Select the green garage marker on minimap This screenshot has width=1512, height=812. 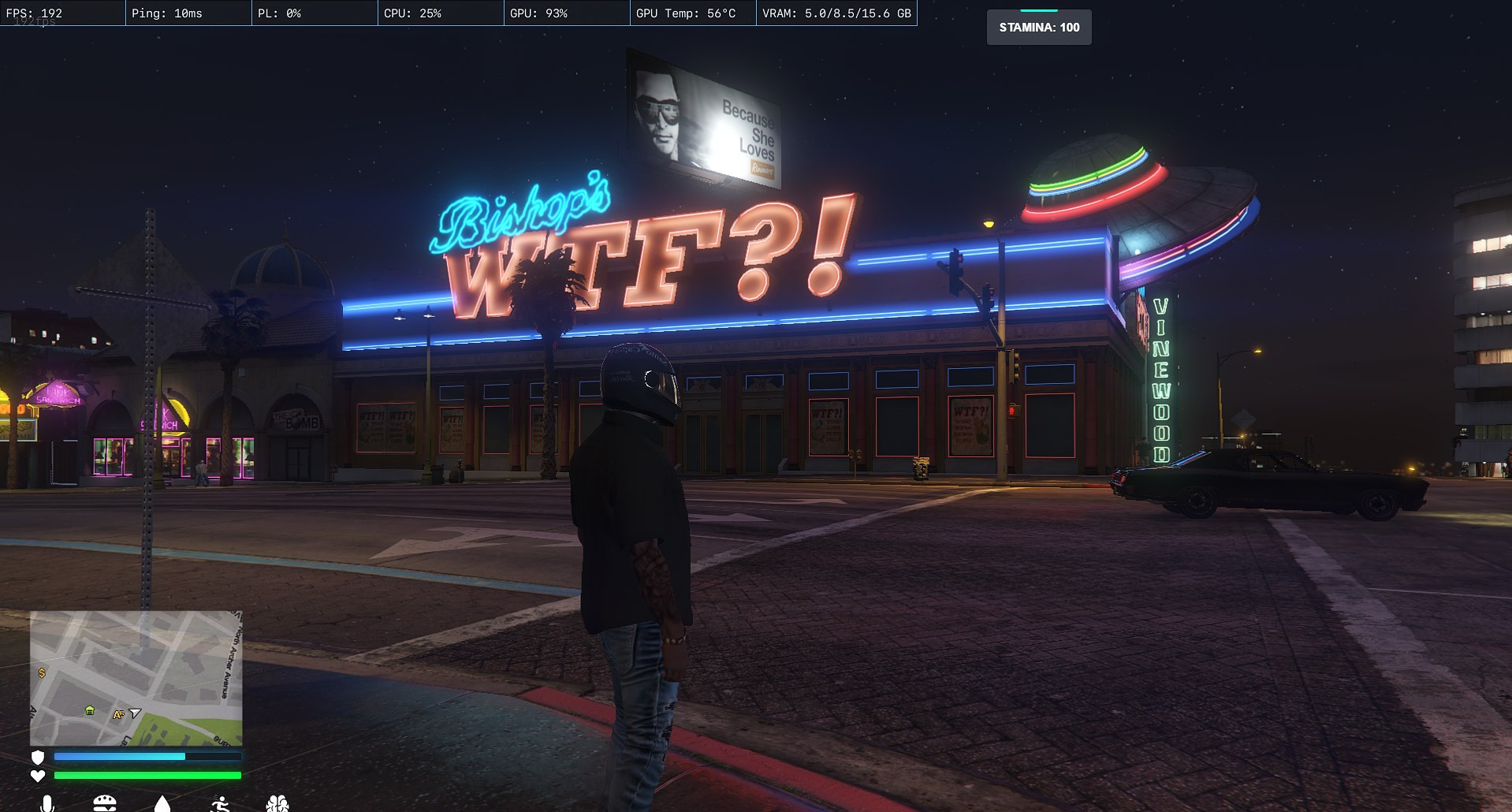pyautogui.click(x=90, y=710)
